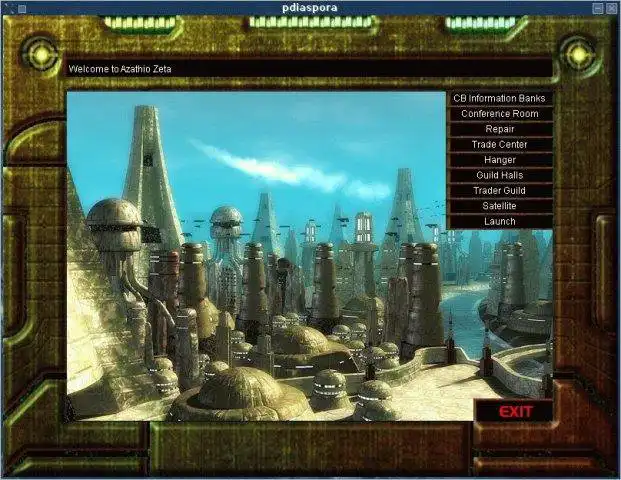Viewport: 621px width, 480px height.
Task: Select the Repair option
Action: (x=500, y=129)
